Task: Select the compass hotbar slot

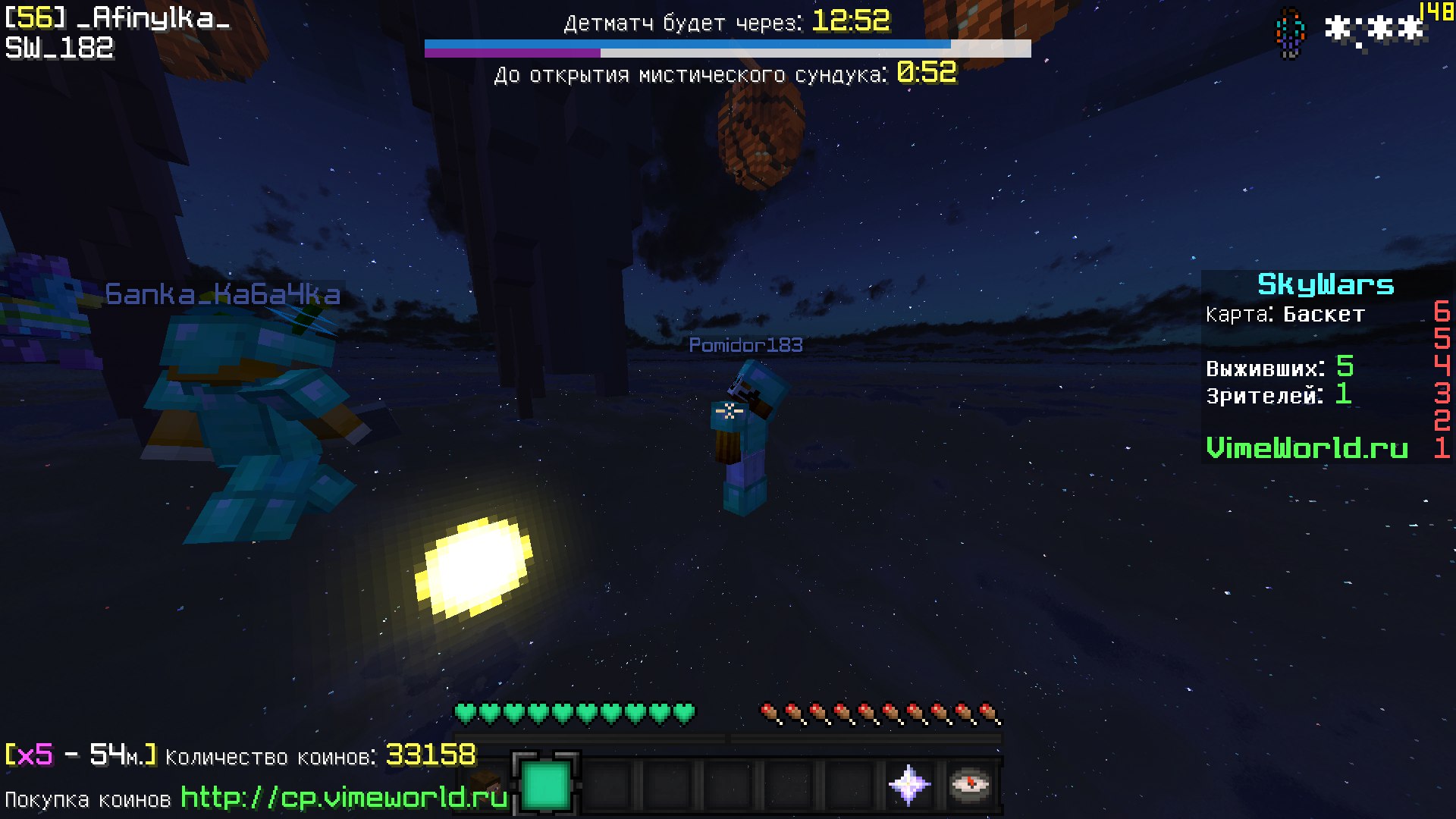Action: 970,784
